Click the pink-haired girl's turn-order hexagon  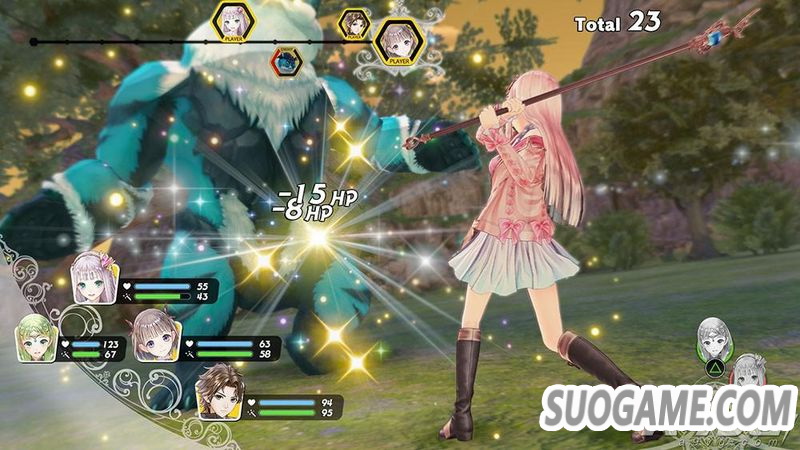pyautogui.click(x=234, y=22)
